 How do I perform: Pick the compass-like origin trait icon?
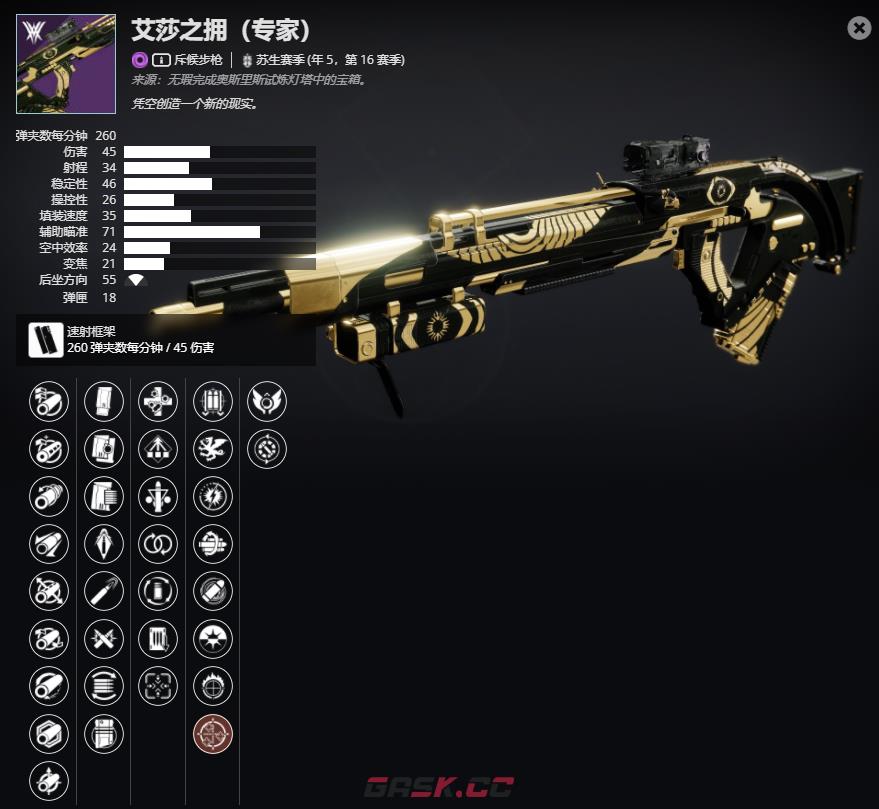click(267, 448)
